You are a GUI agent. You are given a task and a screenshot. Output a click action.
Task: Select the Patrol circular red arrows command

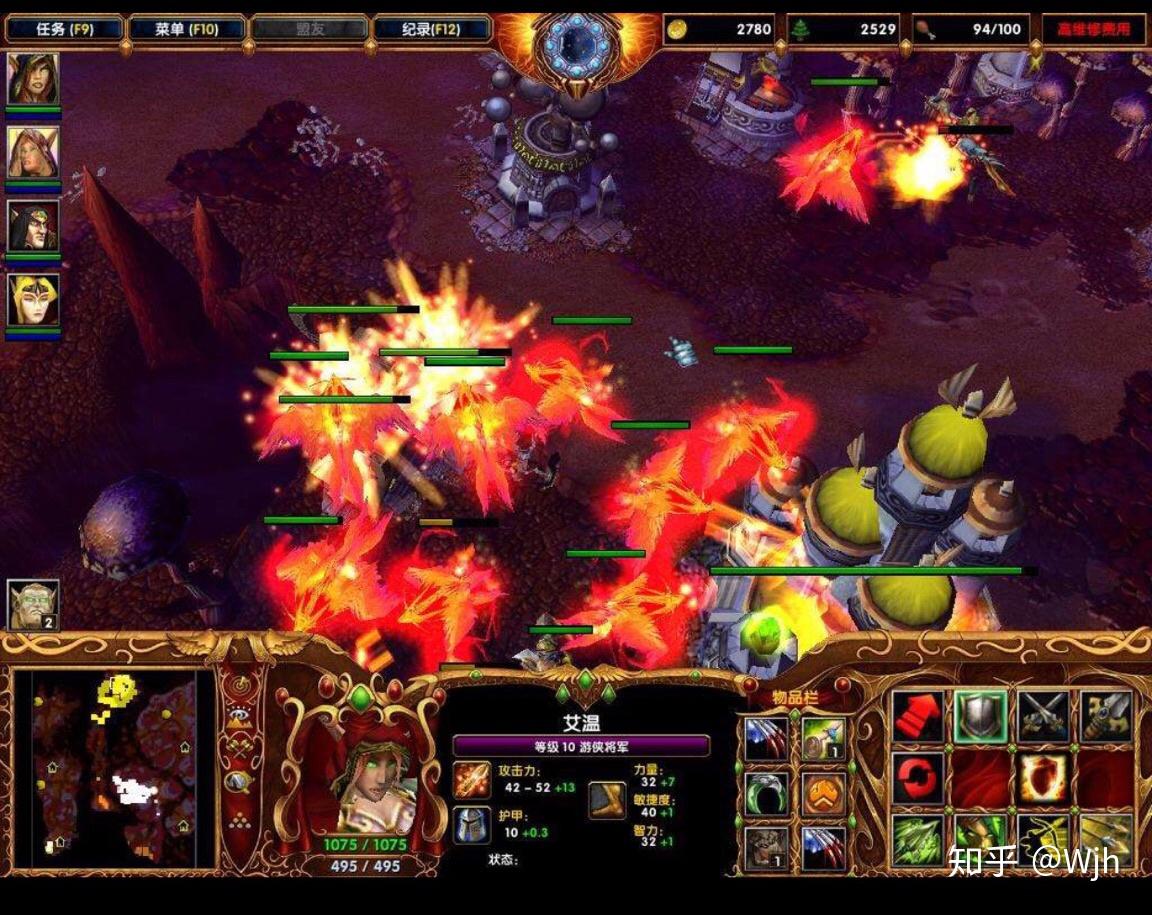(x=918, y=779)
